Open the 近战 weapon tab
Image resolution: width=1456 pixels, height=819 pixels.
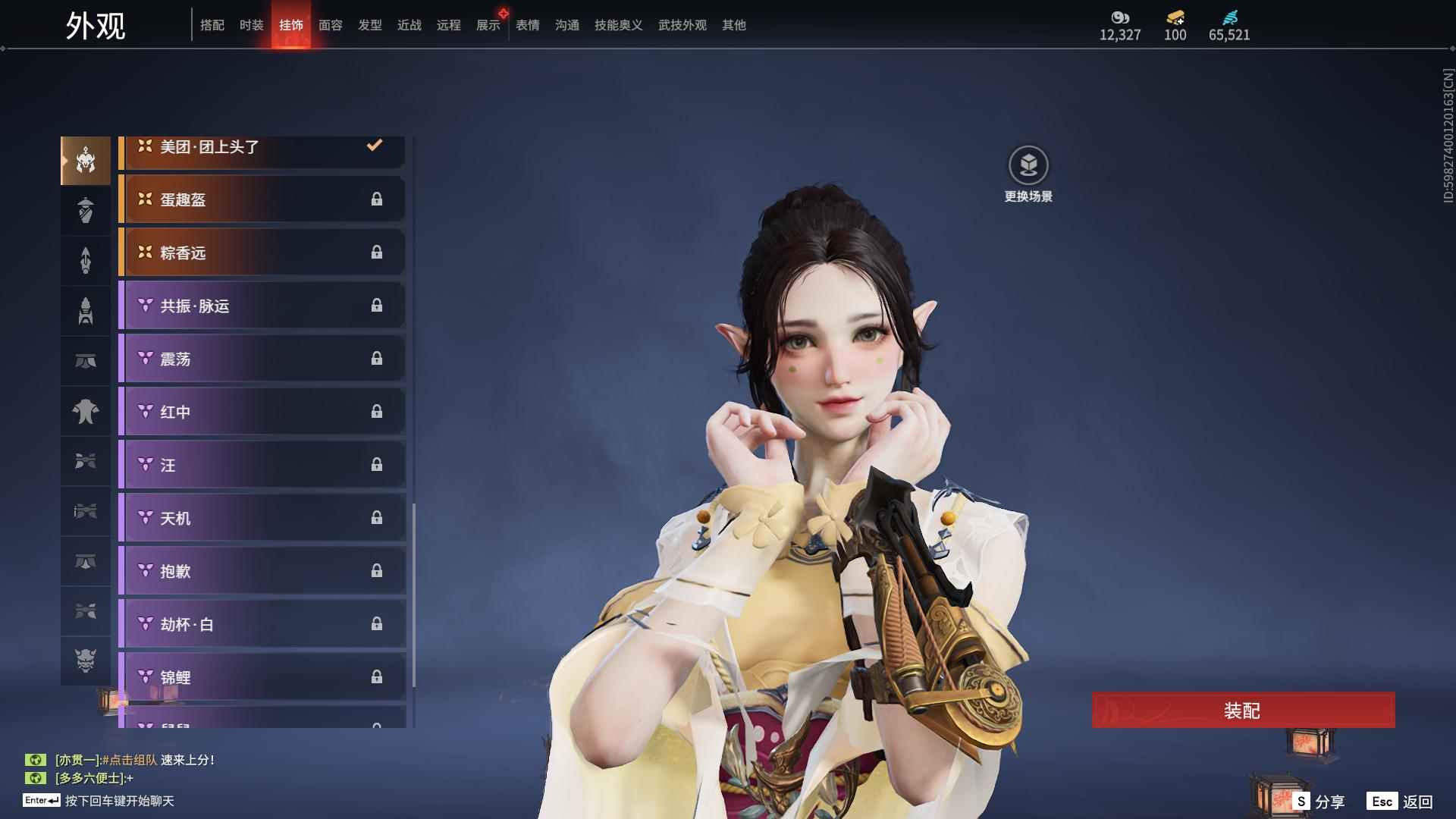[409, 25]
